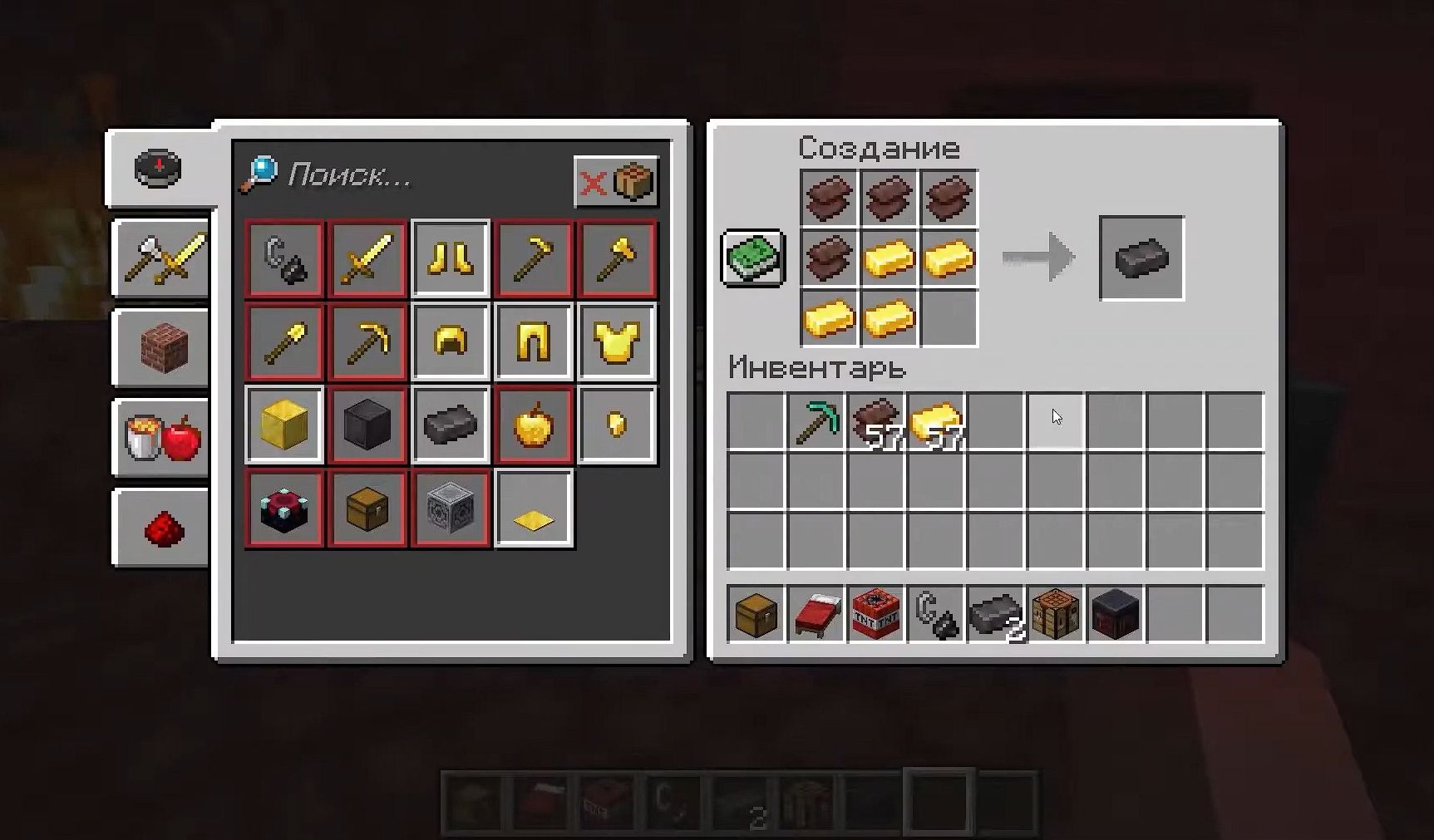Pick up the netherite scrap stack in inventory
The height and width of the screenshot is (840, 1434).
tap(876, 421)
